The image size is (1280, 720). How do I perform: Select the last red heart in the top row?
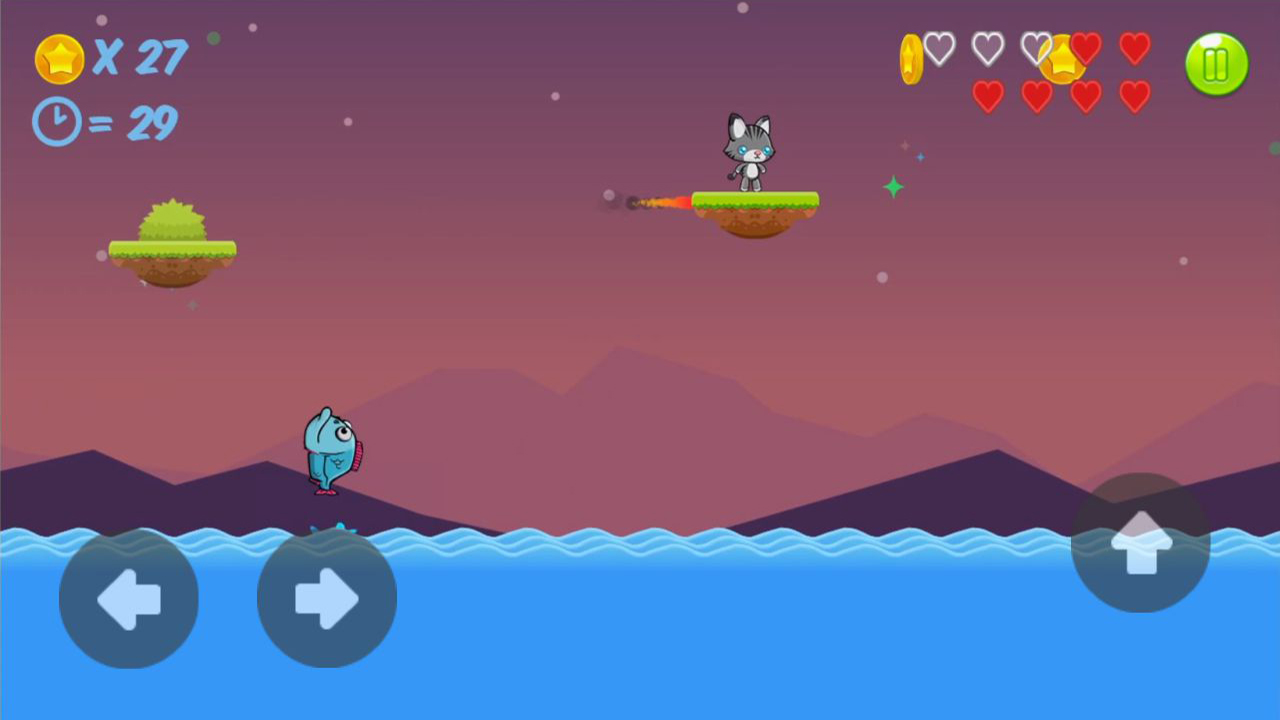[x=1134, y=47]
